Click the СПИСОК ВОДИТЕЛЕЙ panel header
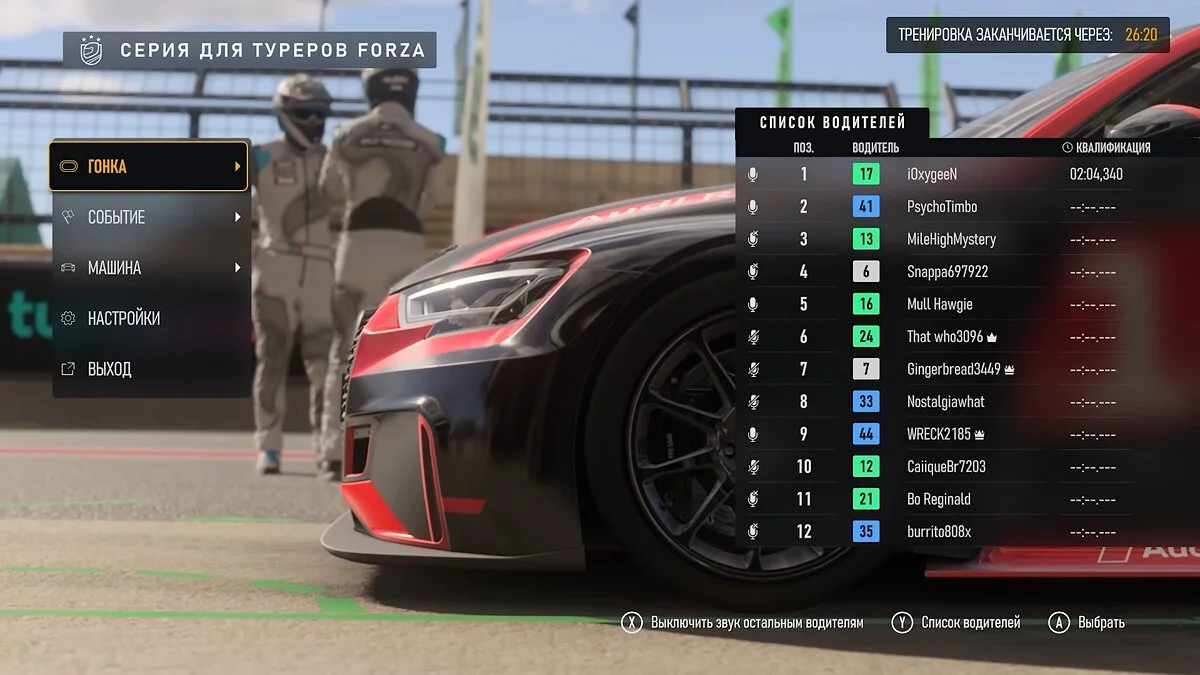The width and height of the screenshot is (1200, 675). pos(832,123)
